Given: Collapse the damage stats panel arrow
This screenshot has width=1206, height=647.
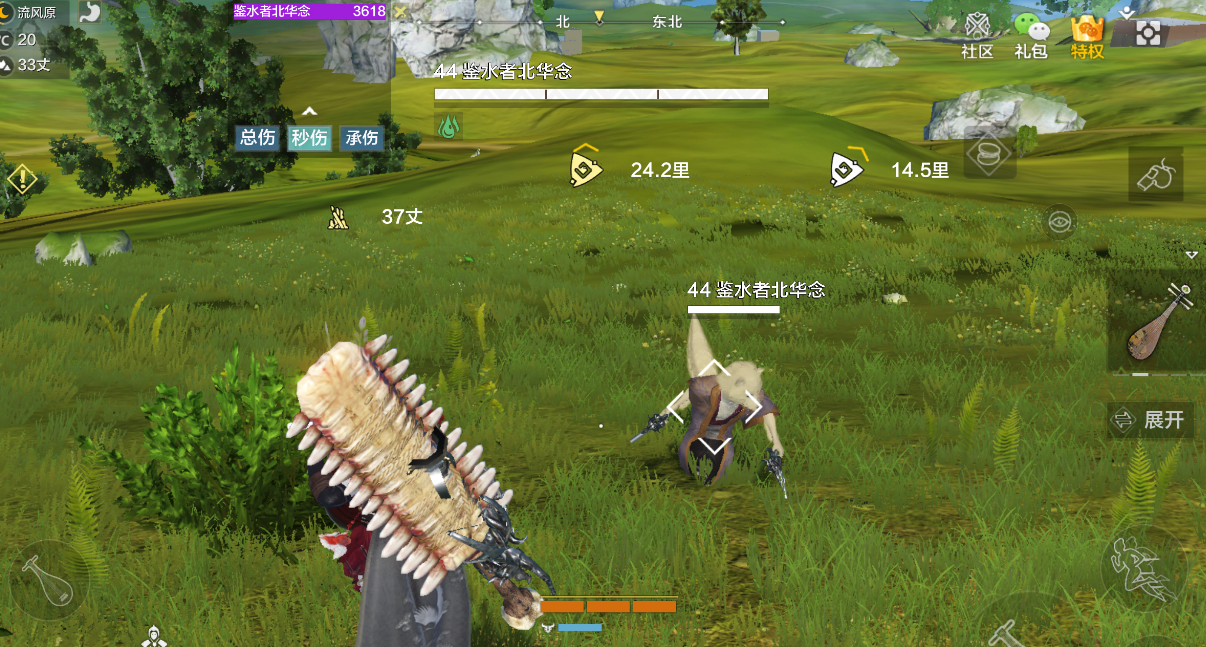Looking at the screenshot, I should coord(310,111).
